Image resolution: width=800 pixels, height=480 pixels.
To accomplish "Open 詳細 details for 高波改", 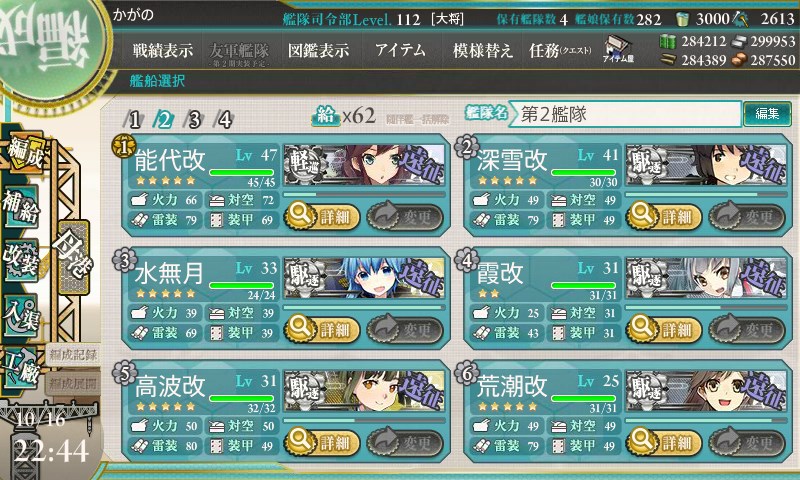I will (321, 442).
